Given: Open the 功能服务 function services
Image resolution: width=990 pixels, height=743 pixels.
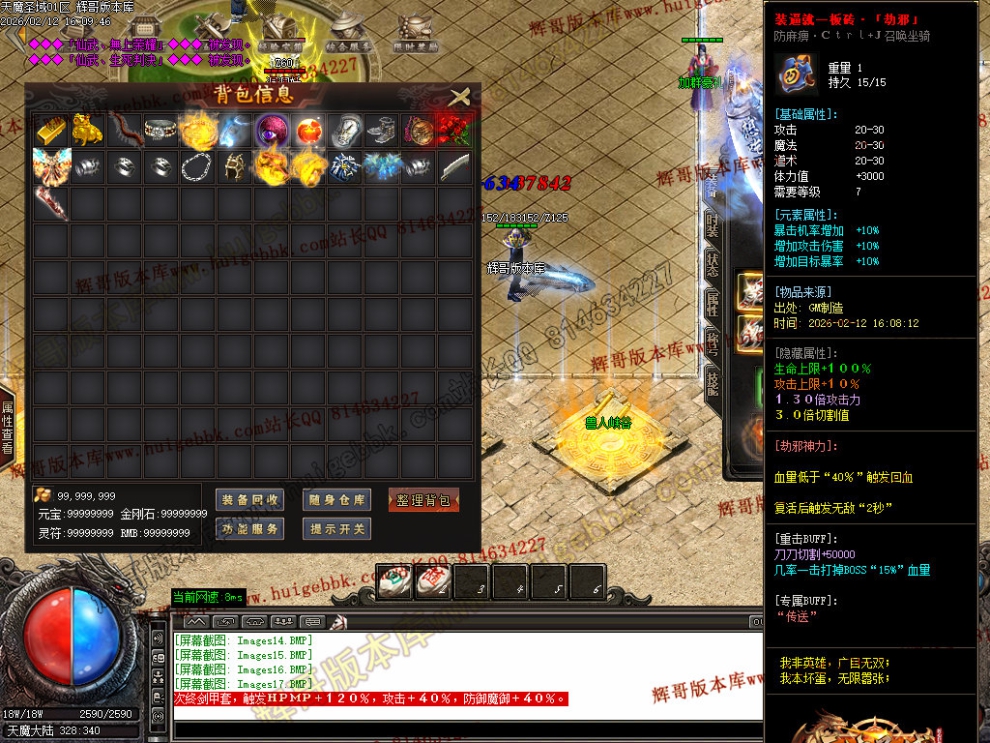Looking at the screenshot, I should [x=250, y=528].
